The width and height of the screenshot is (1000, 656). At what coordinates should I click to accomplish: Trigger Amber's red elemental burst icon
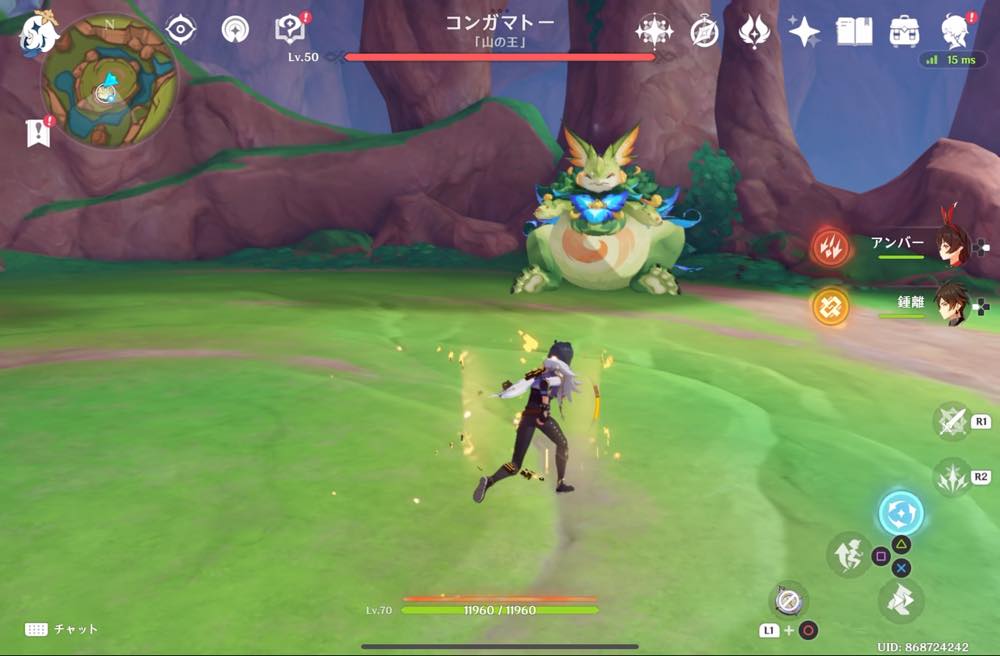click(x=830, y=246)
